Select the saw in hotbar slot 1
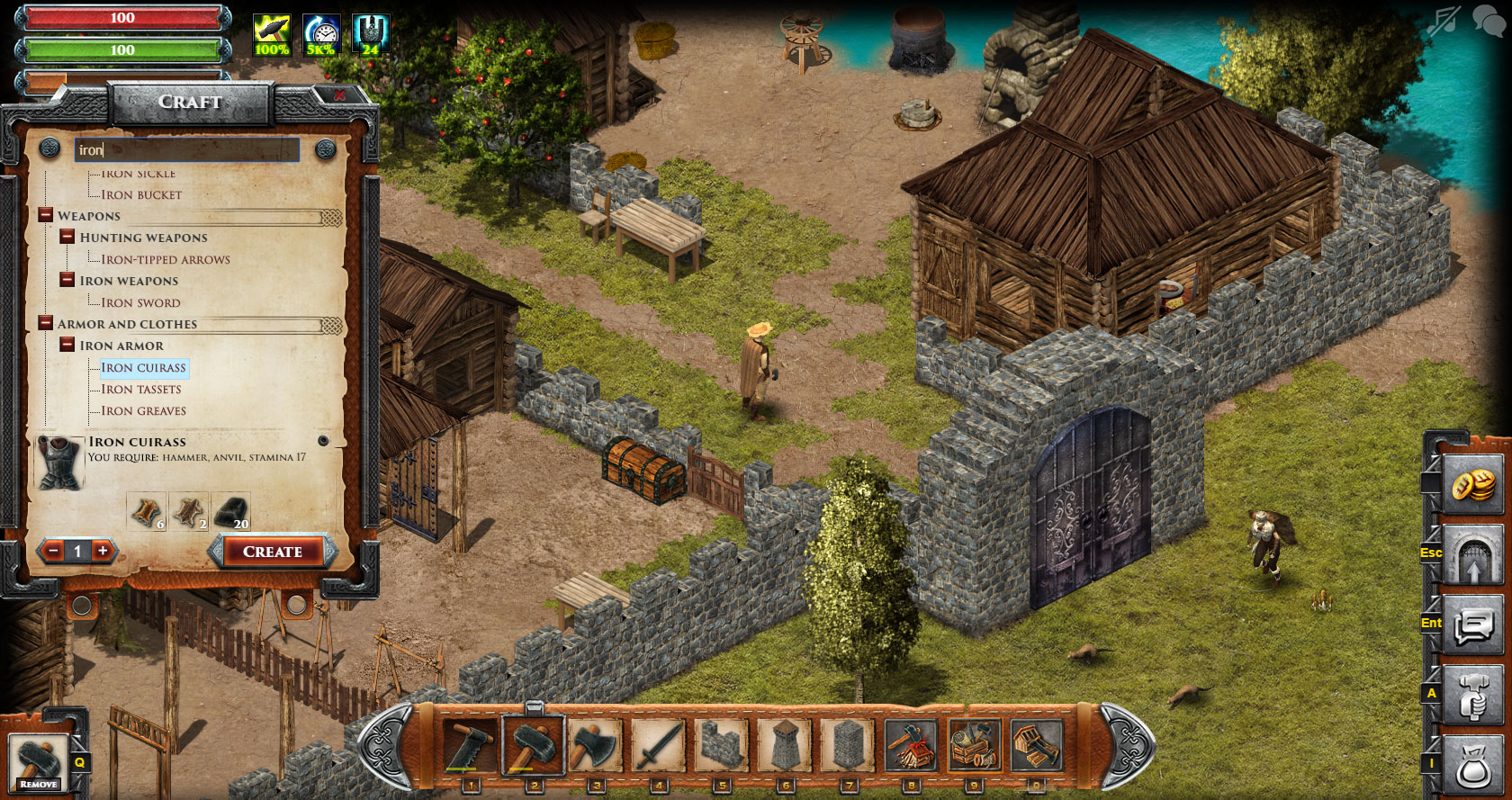The image size is (1512, 800). (470, 745)
